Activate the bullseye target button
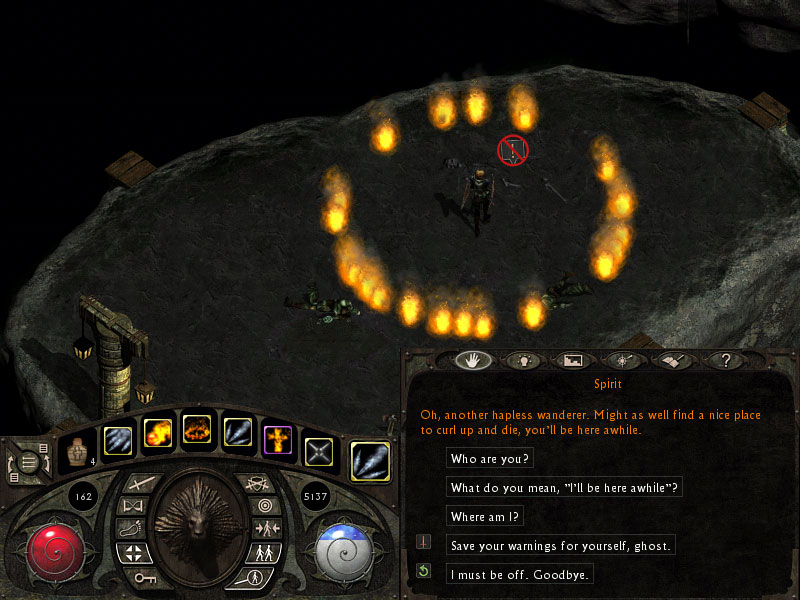Image resolution: width=800 pixels, height=600 pixels. click(x=263, y=506)
